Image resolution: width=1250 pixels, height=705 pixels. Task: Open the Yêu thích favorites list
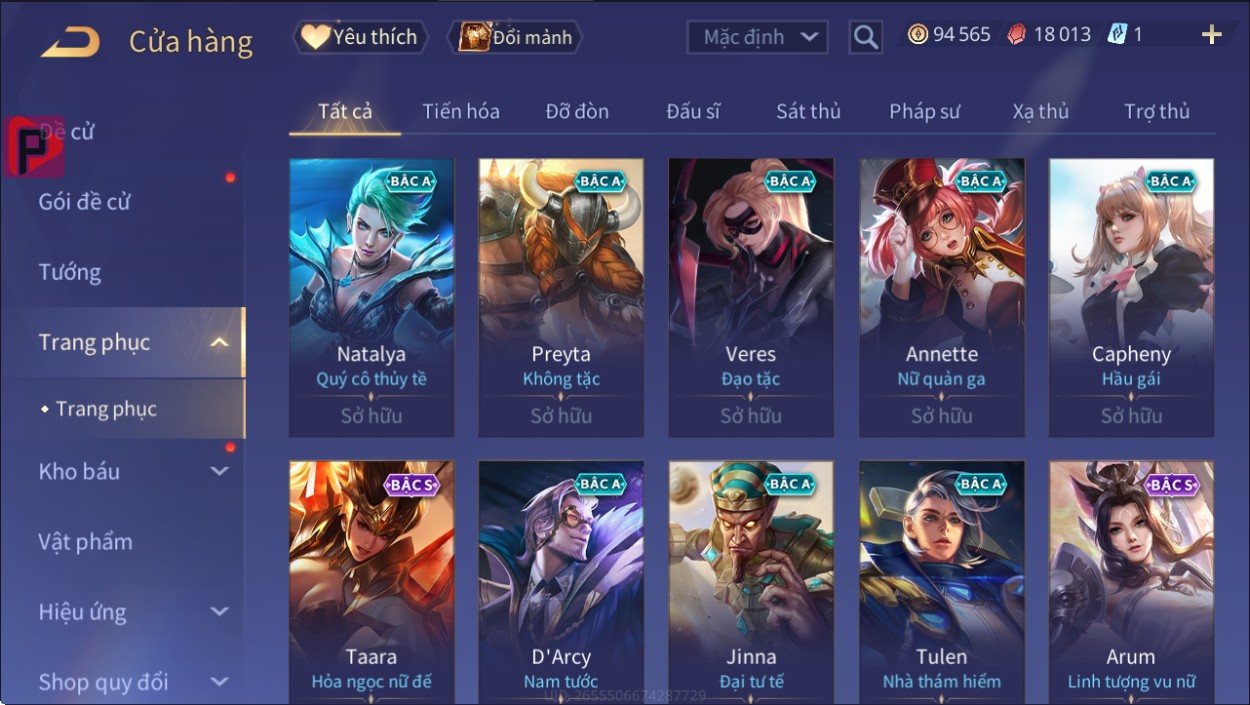[x=360, y=38]
